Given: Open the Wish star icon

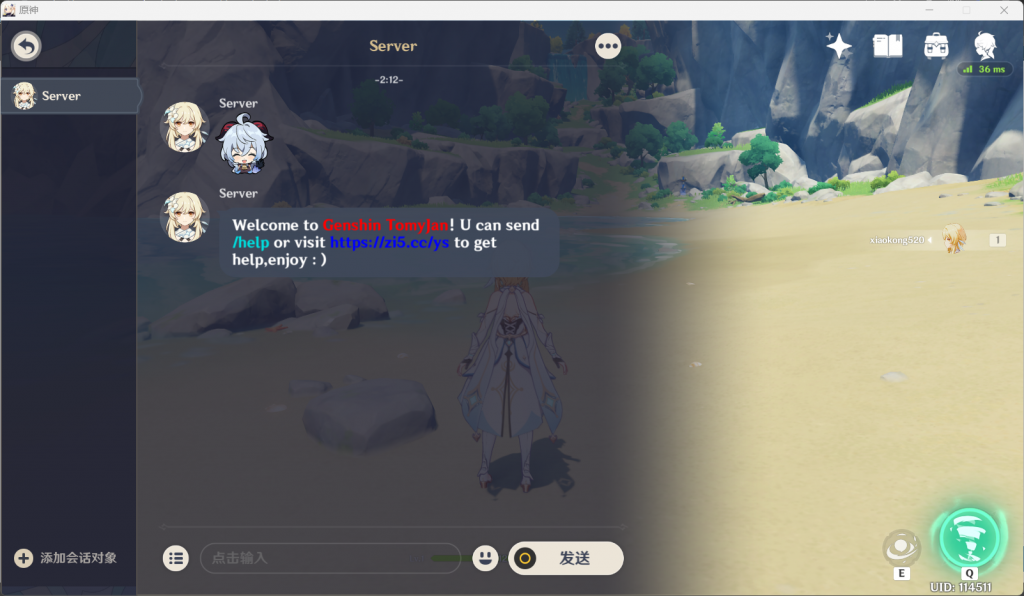Looking at the screenshot, I should click(838, 46).
